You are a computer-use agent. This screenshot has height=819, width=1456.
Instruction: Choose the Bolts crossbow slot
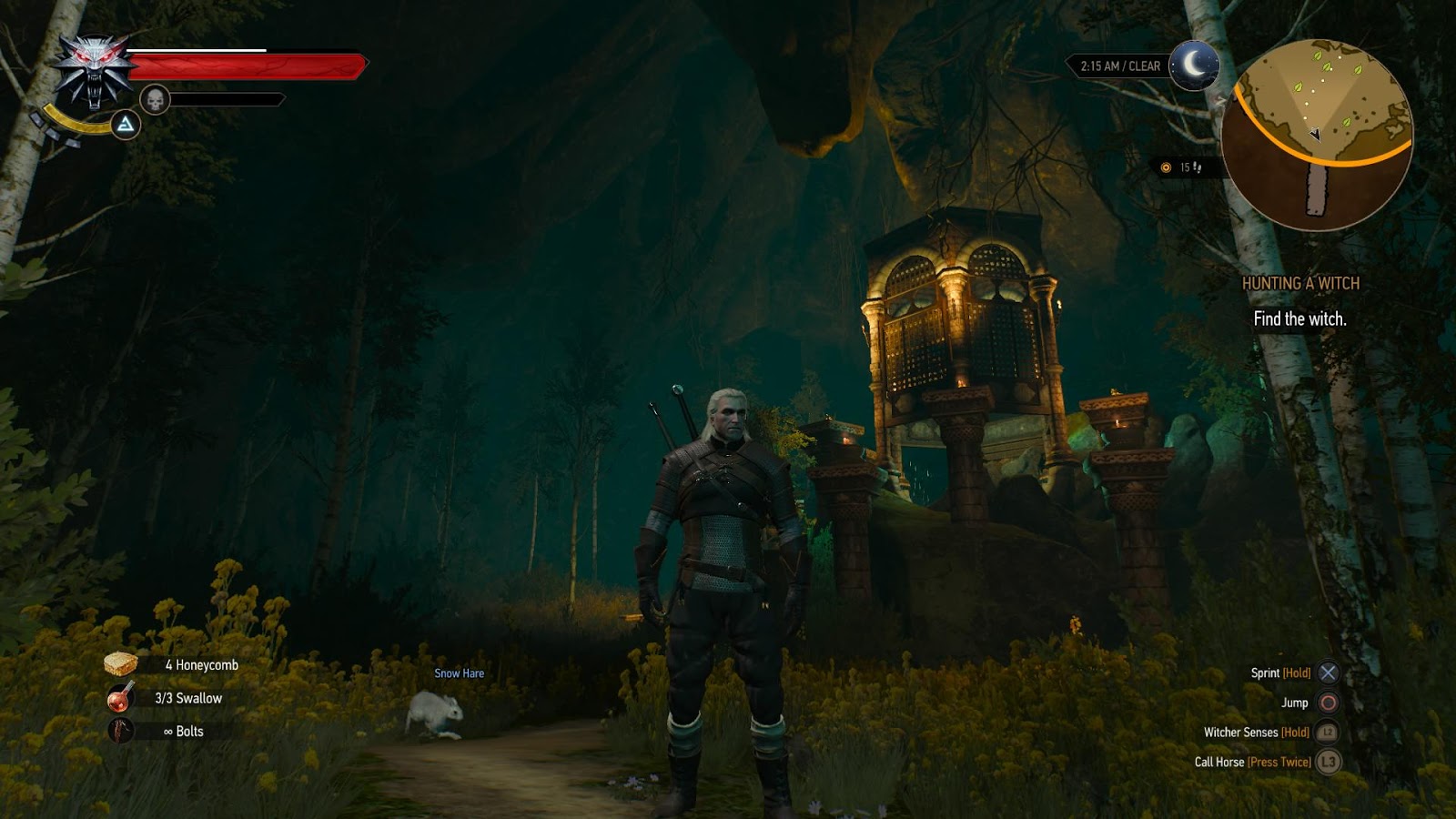pyautogui.click(x=122, y=731)
